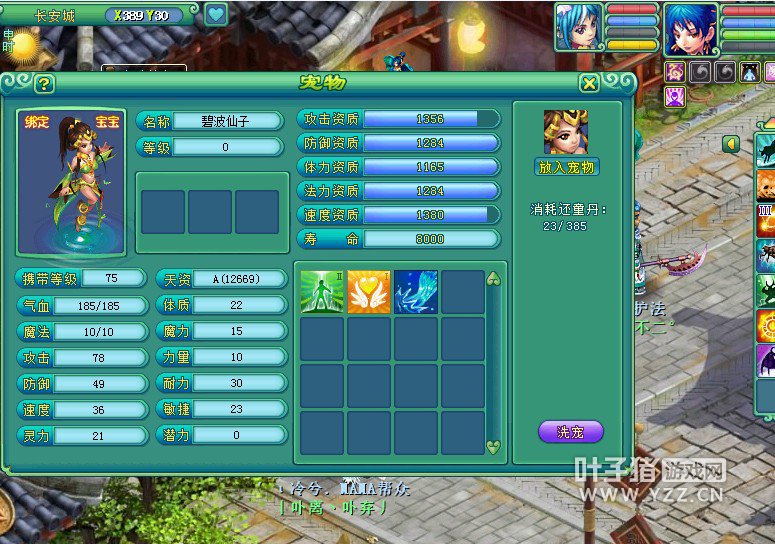Image resolution: width=775 pixels, height=544 pixels.
Task: Click the 洗宠 button
Action: 570,432
